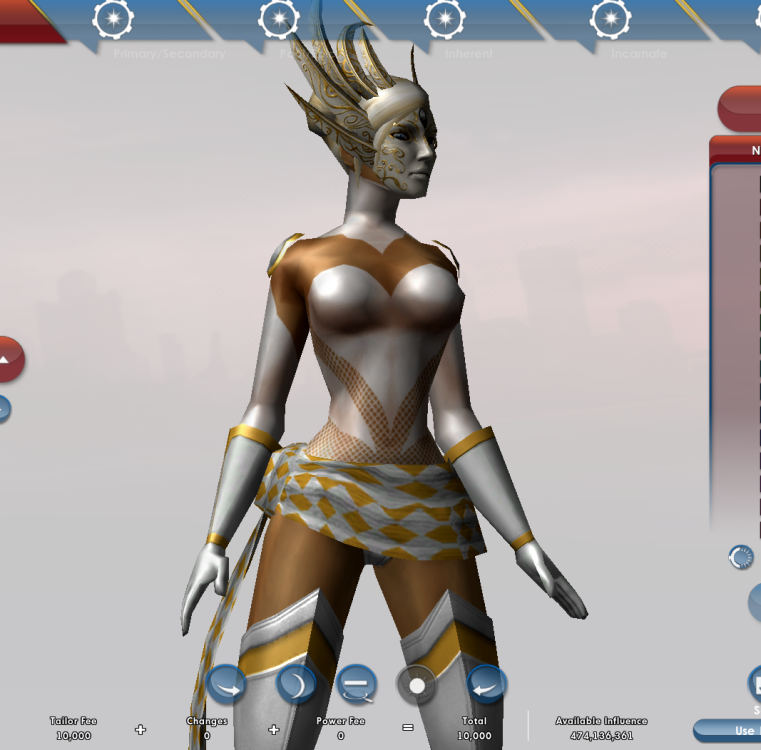Image resolution: width=761 pixels, height=750 pixels.
Task: Click the crescent moon view button
Action: tap(296, 685)
